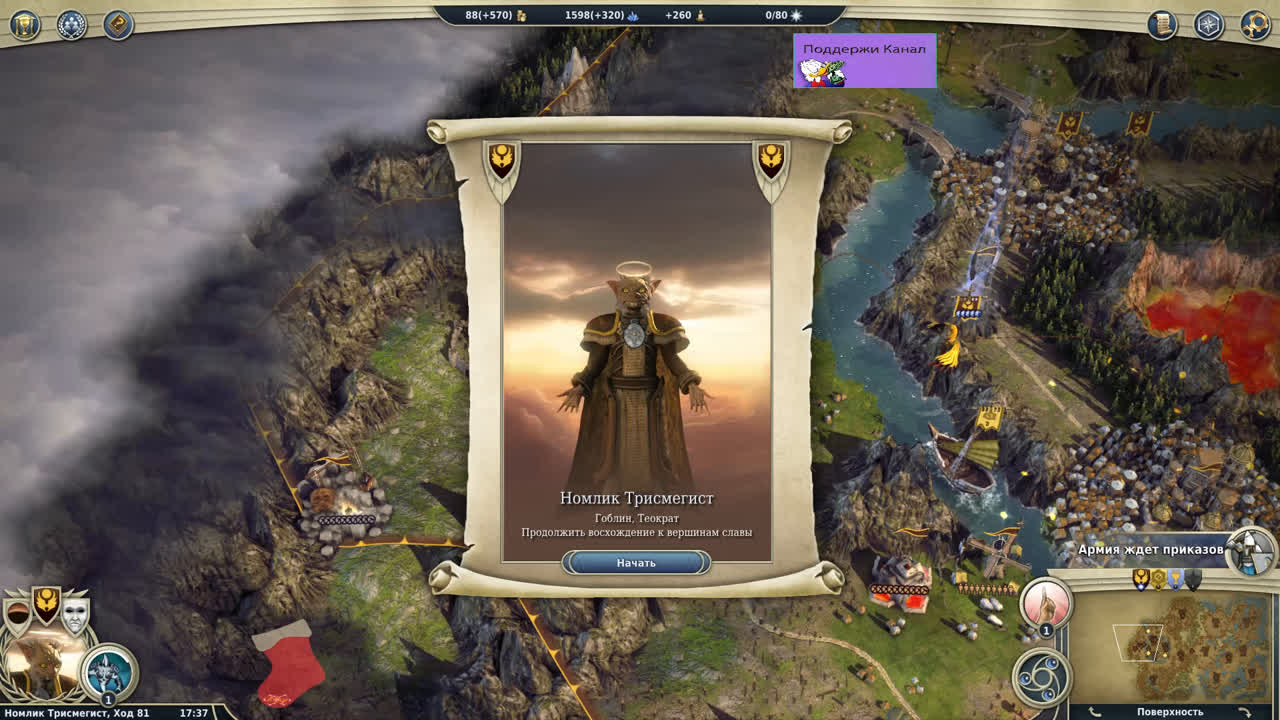Open the triple-swirl spell book button
Viewport: 1280px width, 720px height.
click(1041, 677)
